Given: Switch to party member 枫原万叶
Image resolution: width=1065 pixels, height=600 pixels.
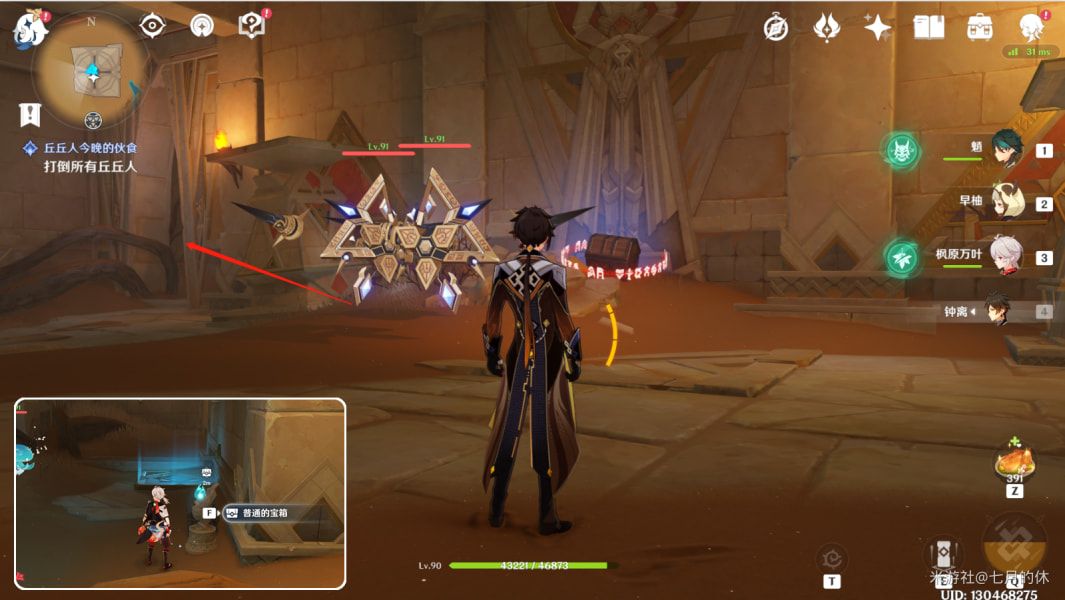Looking at the screenshot, I should pos(1005,256).
